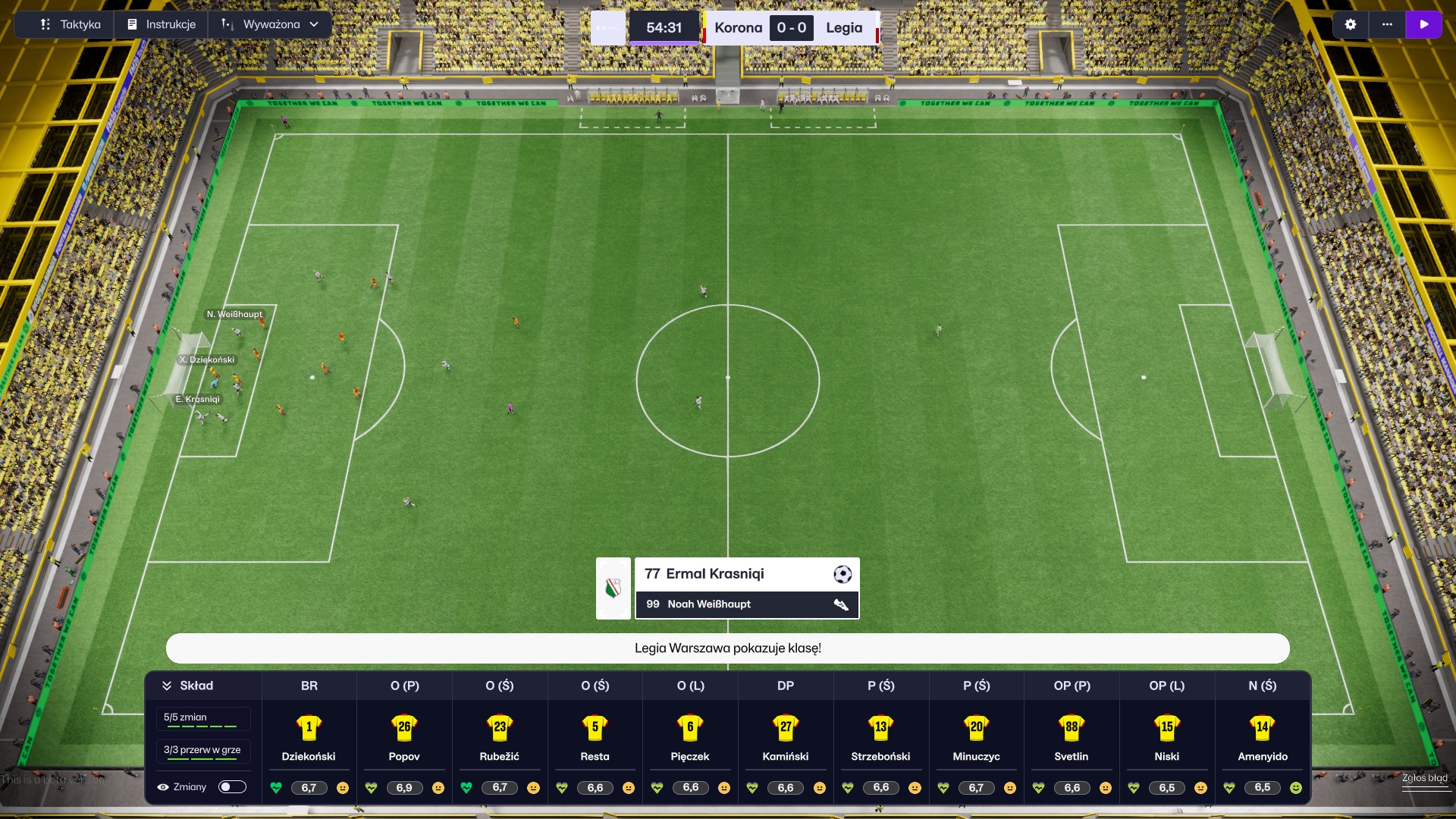
Task: Click the football icon beside Ermal Krasniqi
Action: [x=842, y=576]
